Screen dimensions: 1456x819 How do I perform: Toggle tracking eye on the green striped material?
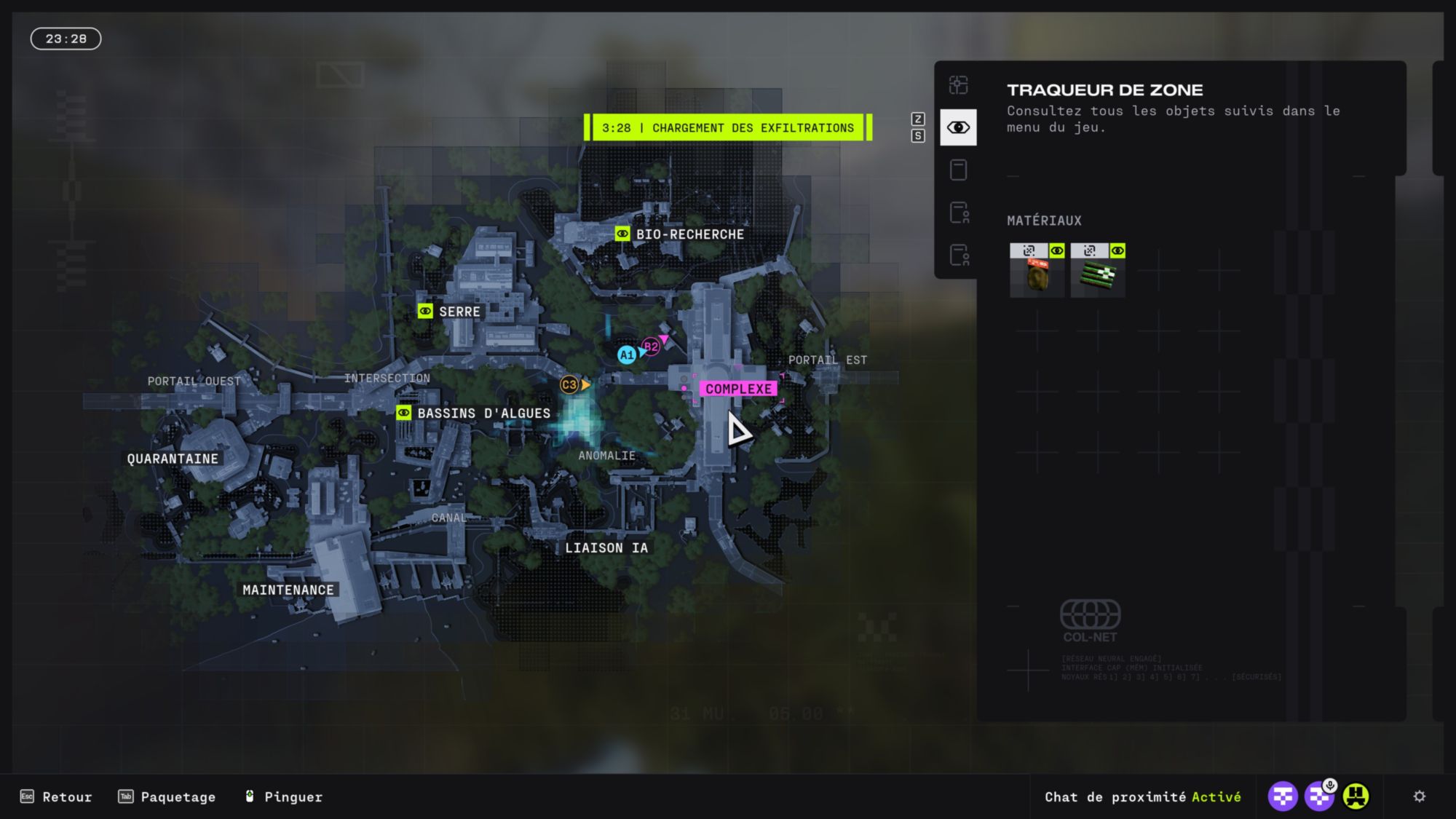[1117, 251]
